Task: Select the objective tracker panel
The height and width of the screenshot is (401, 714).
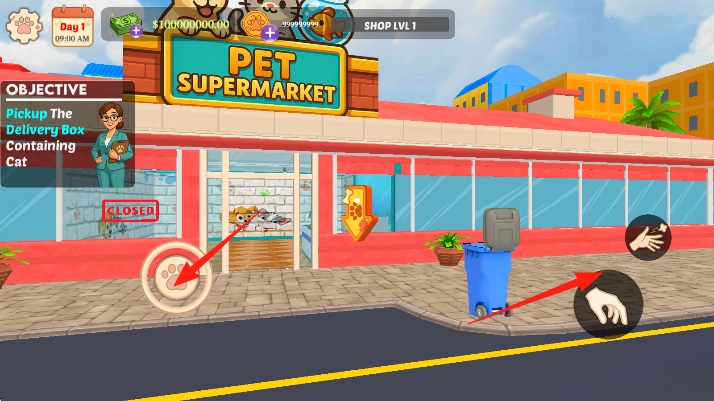Action: 67,134
